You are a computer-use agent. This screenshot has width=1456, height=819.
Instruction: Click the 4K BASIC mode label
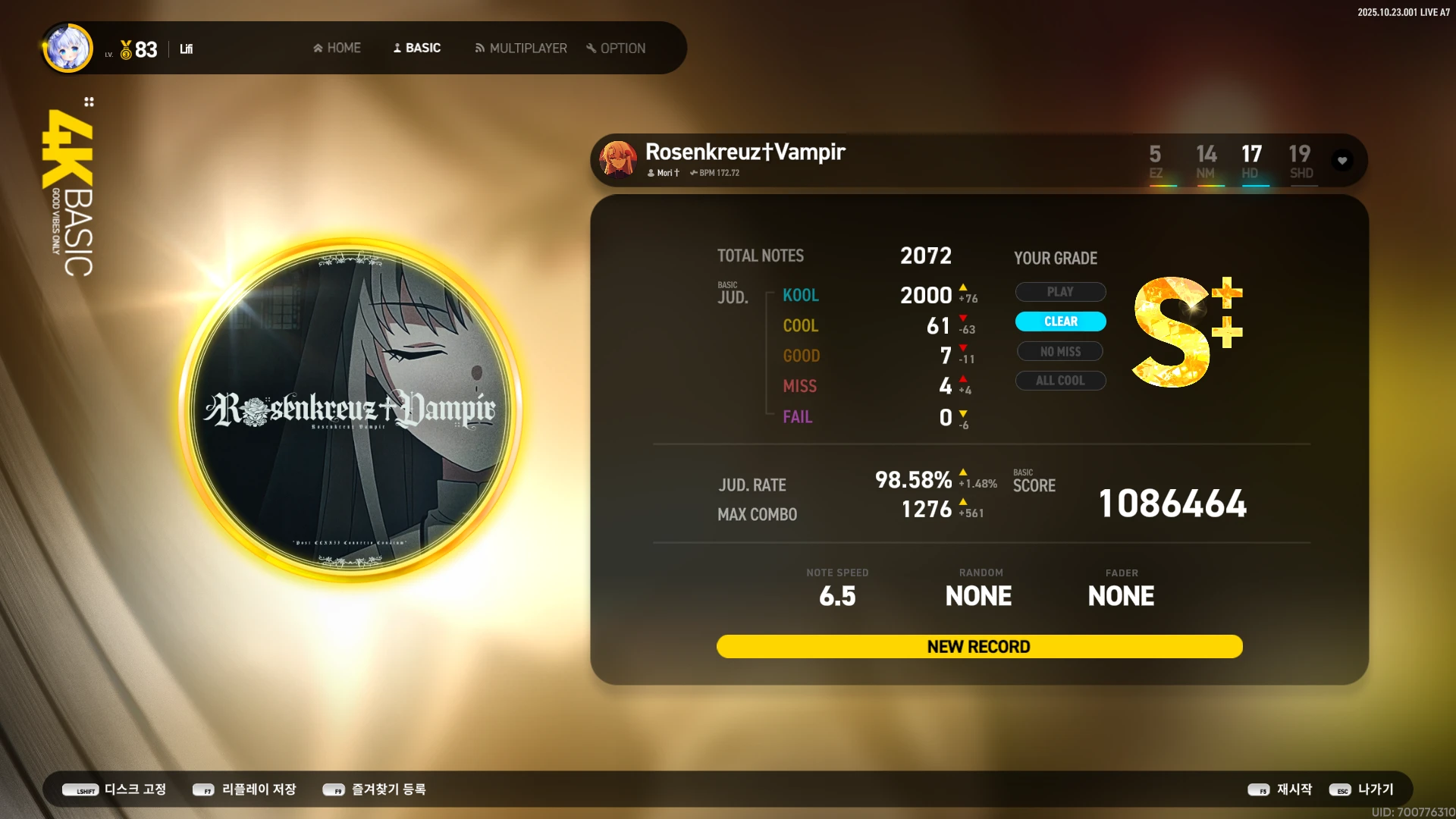click(x=69, y=193)
